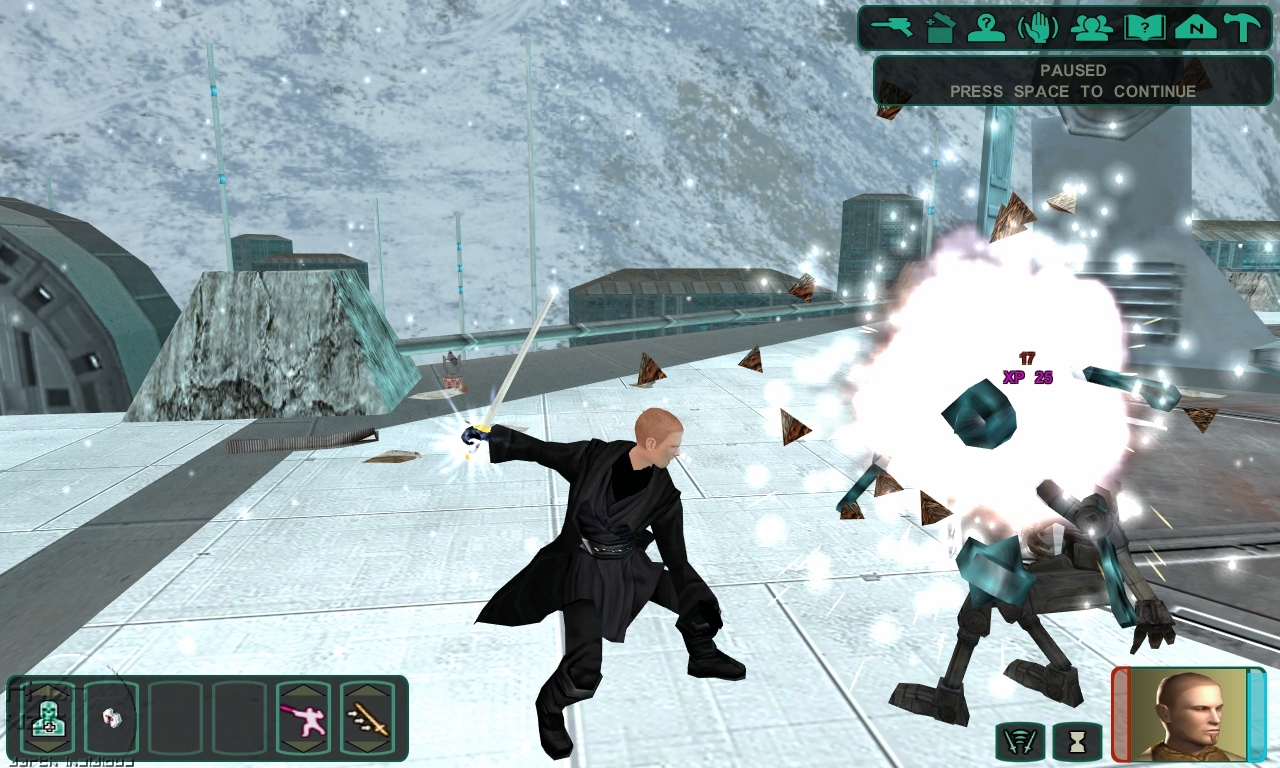Open the journal book icon
Viewport: 1280px width, 768px height.
pos(1144,27)
